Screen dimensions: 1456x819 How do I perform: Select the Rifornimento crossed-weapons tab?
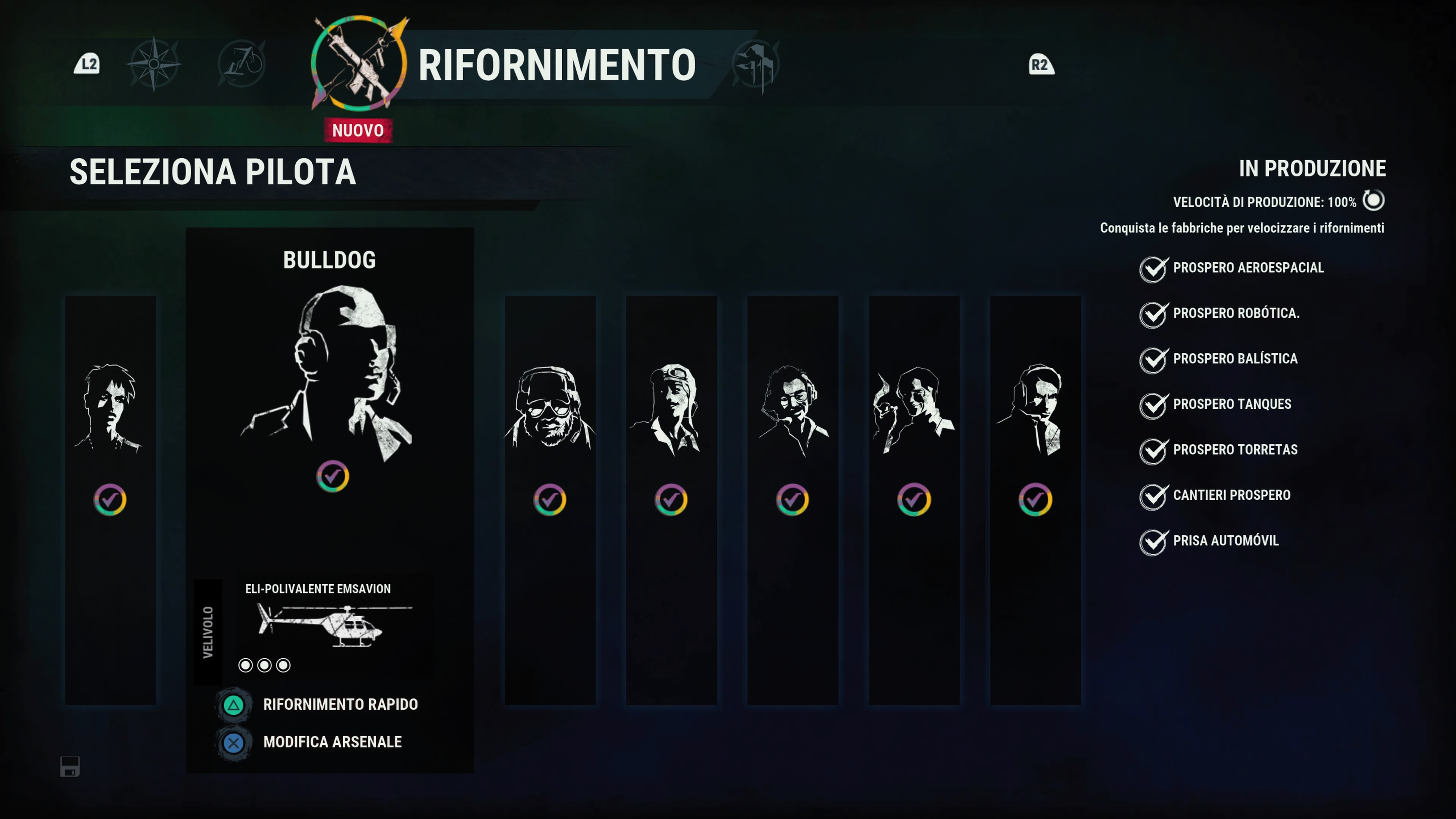point(358,64)
